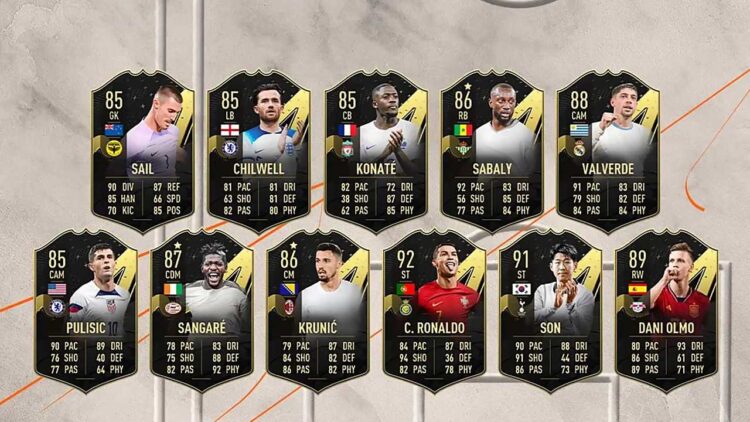Open the Valverde 88 CAM card
Viewport: 750px width, 422px height.
click(607, 151)
